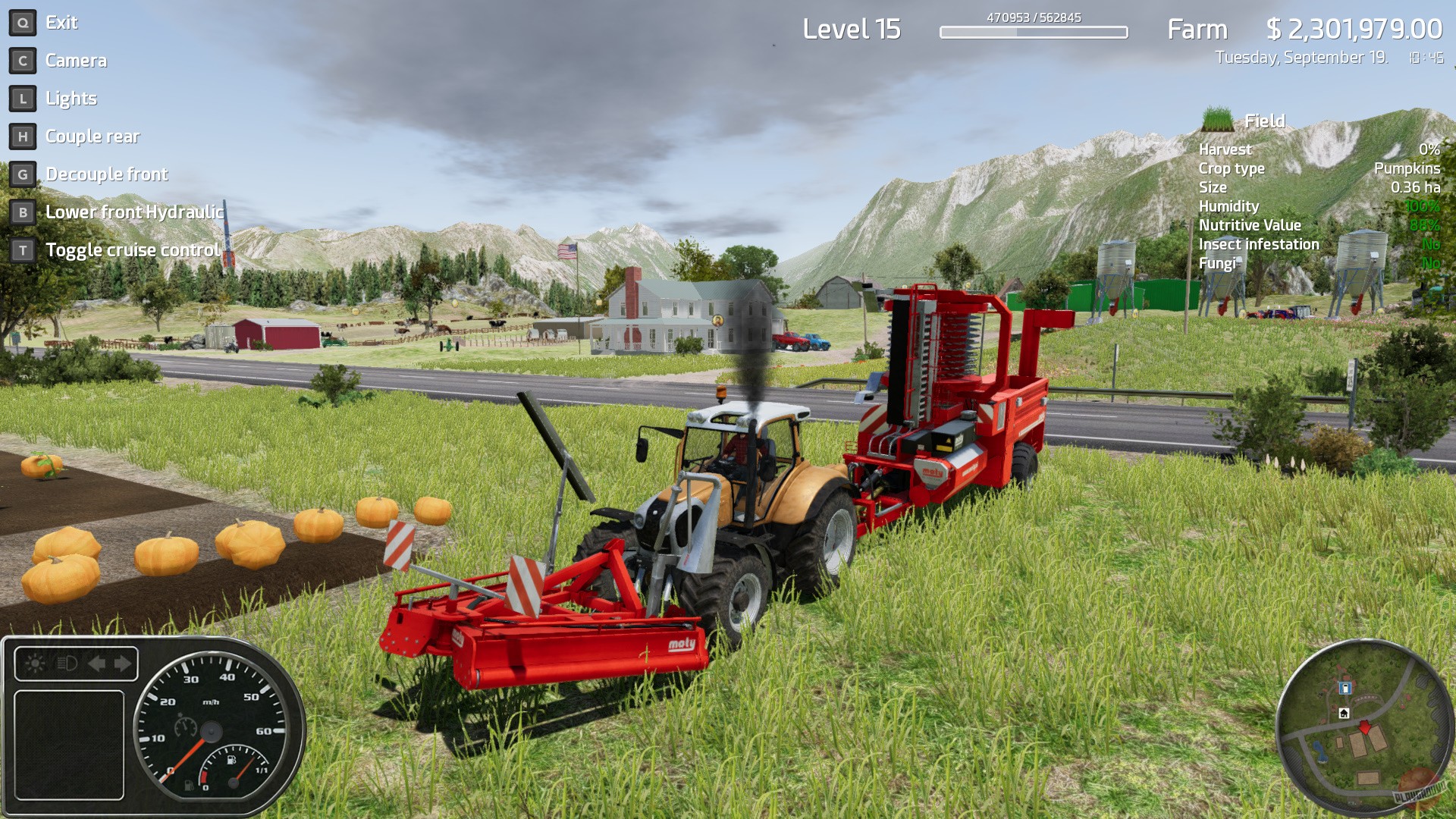
Task: Click the brightness indicator icon on the dashboard
Action: 33,663
